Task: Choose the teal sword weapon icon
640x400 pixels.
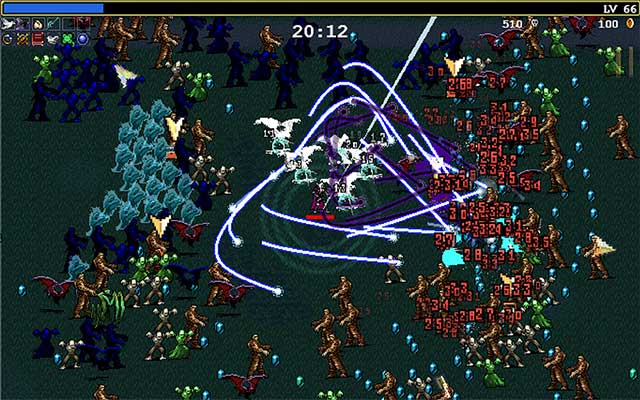Action: coord(53,24)
